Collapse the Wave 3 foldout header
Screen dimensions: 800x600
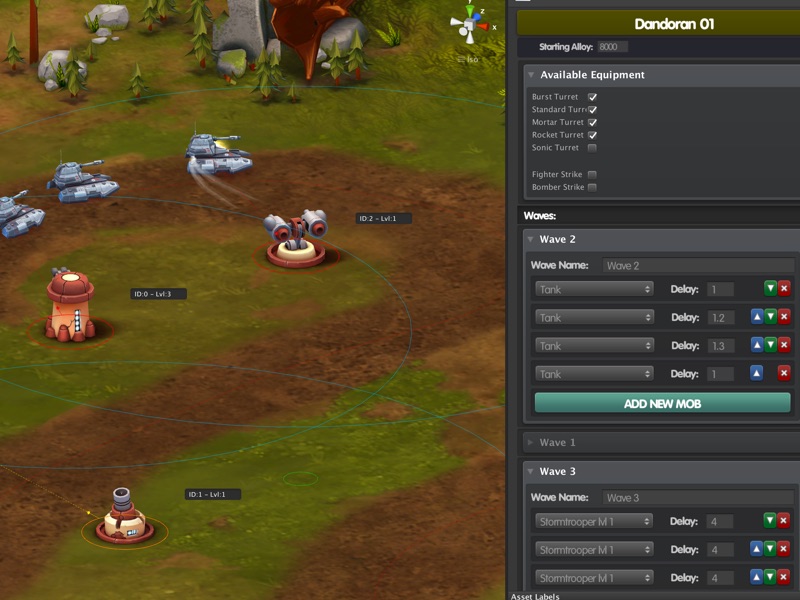531,471
